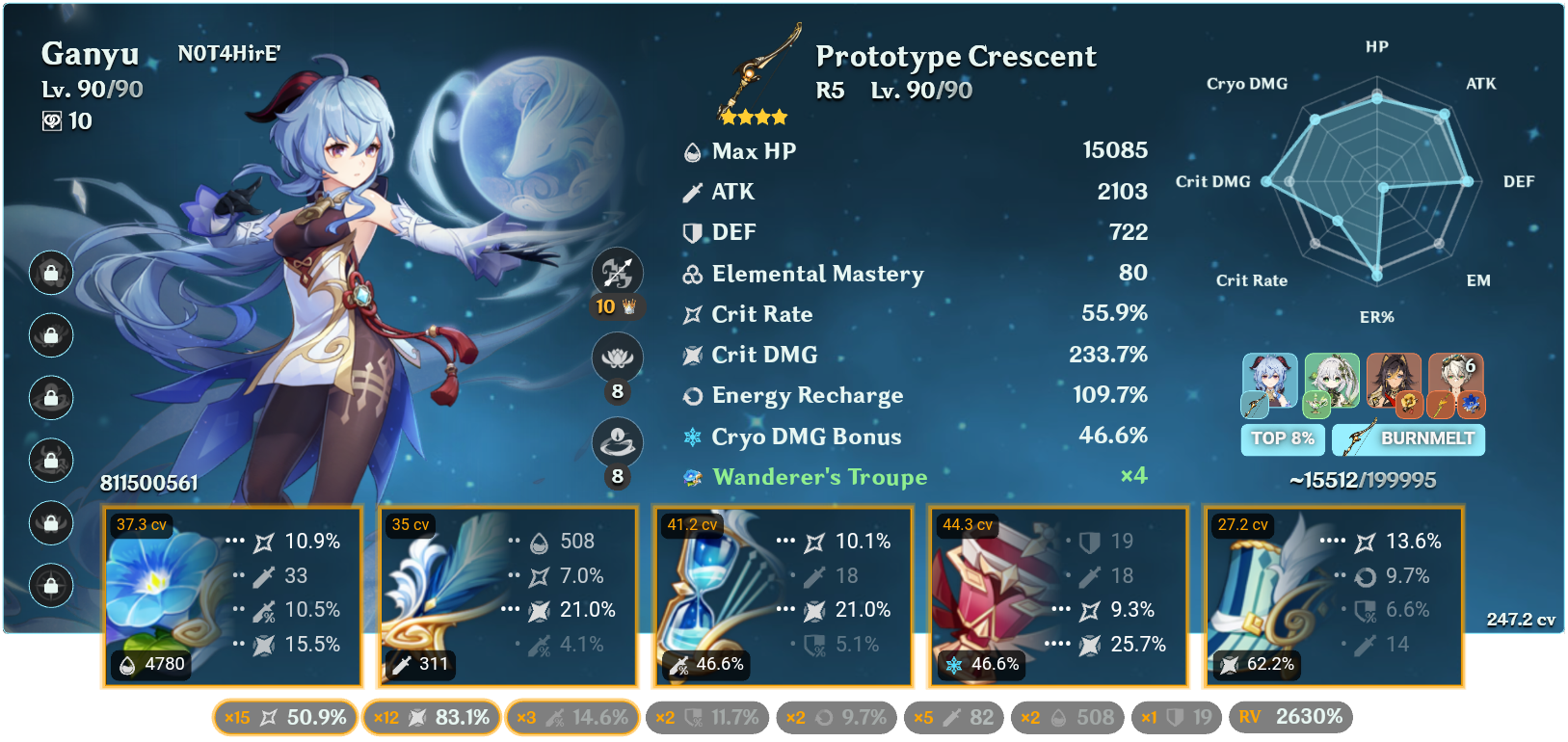Toggle the 50.9% Crit Rate substat filter
This screenshot has width=1568, height=742.
(x=285, y=717)
